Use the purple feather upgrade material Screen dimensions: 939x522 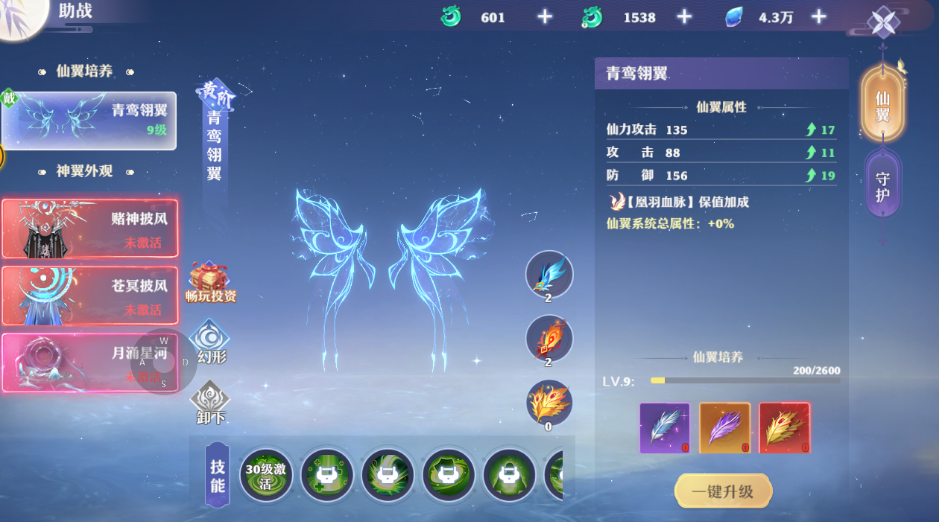coord(724,428)
